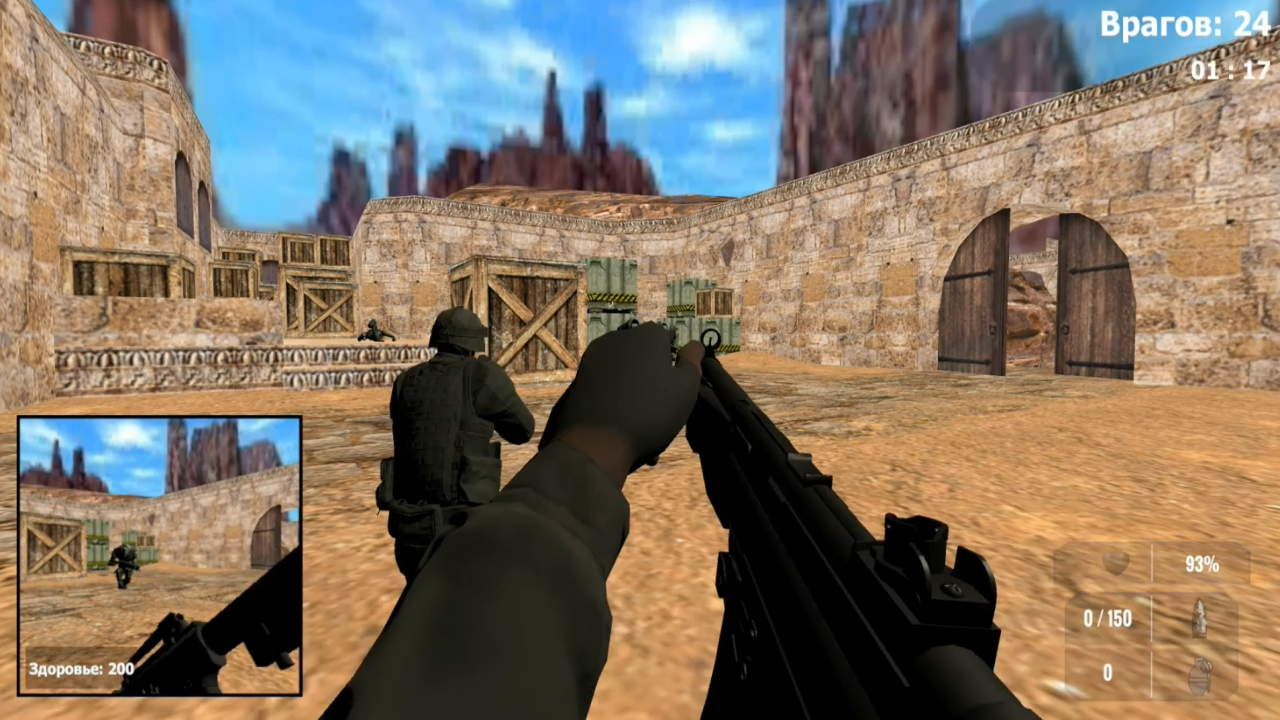The image size is (1280, 720).
Task: Toggle the grenade count display showing 0
Action: tap(1108, 673)
